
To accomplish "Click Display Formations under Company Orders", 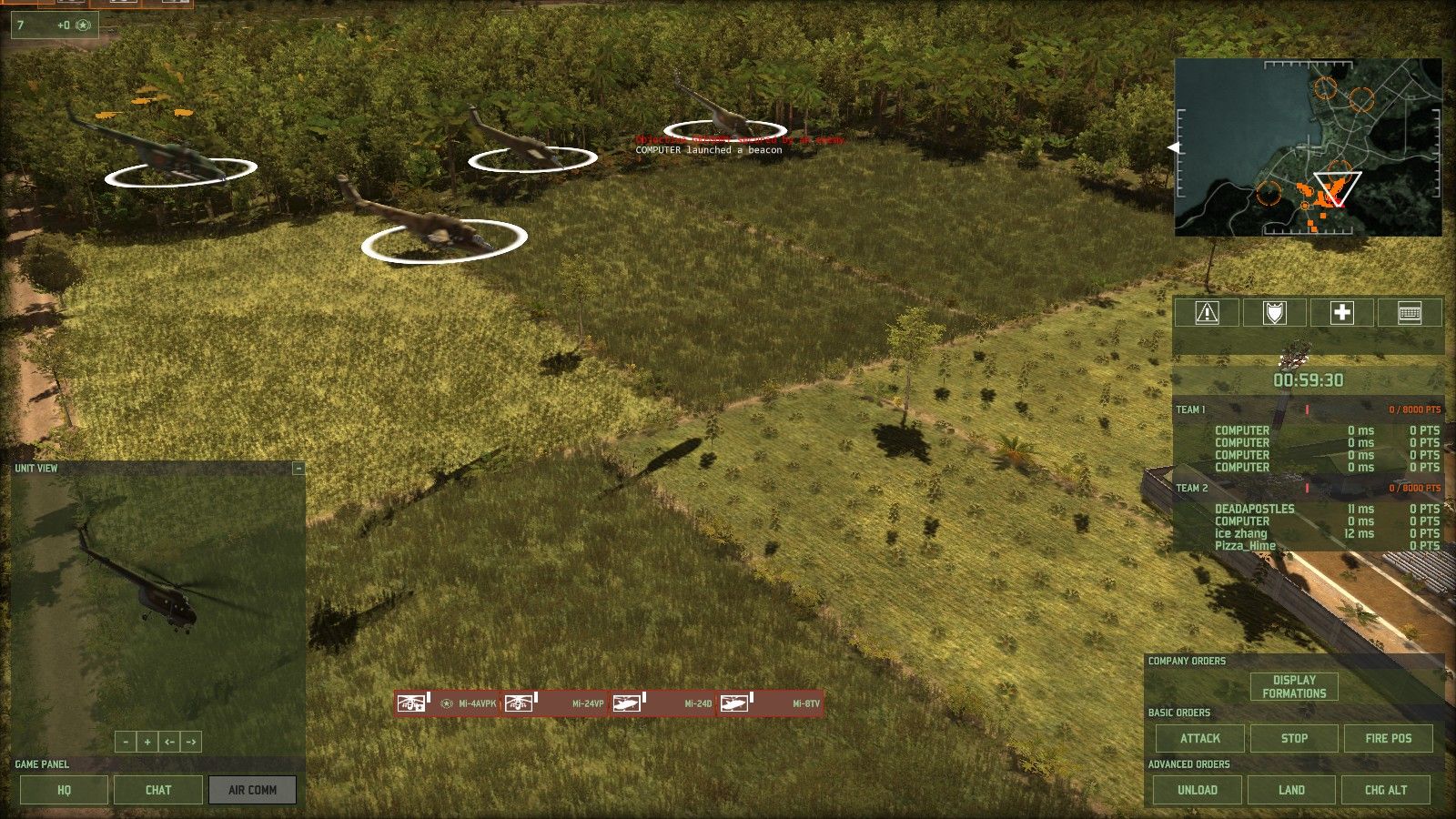I will (x=1294, y=686).
